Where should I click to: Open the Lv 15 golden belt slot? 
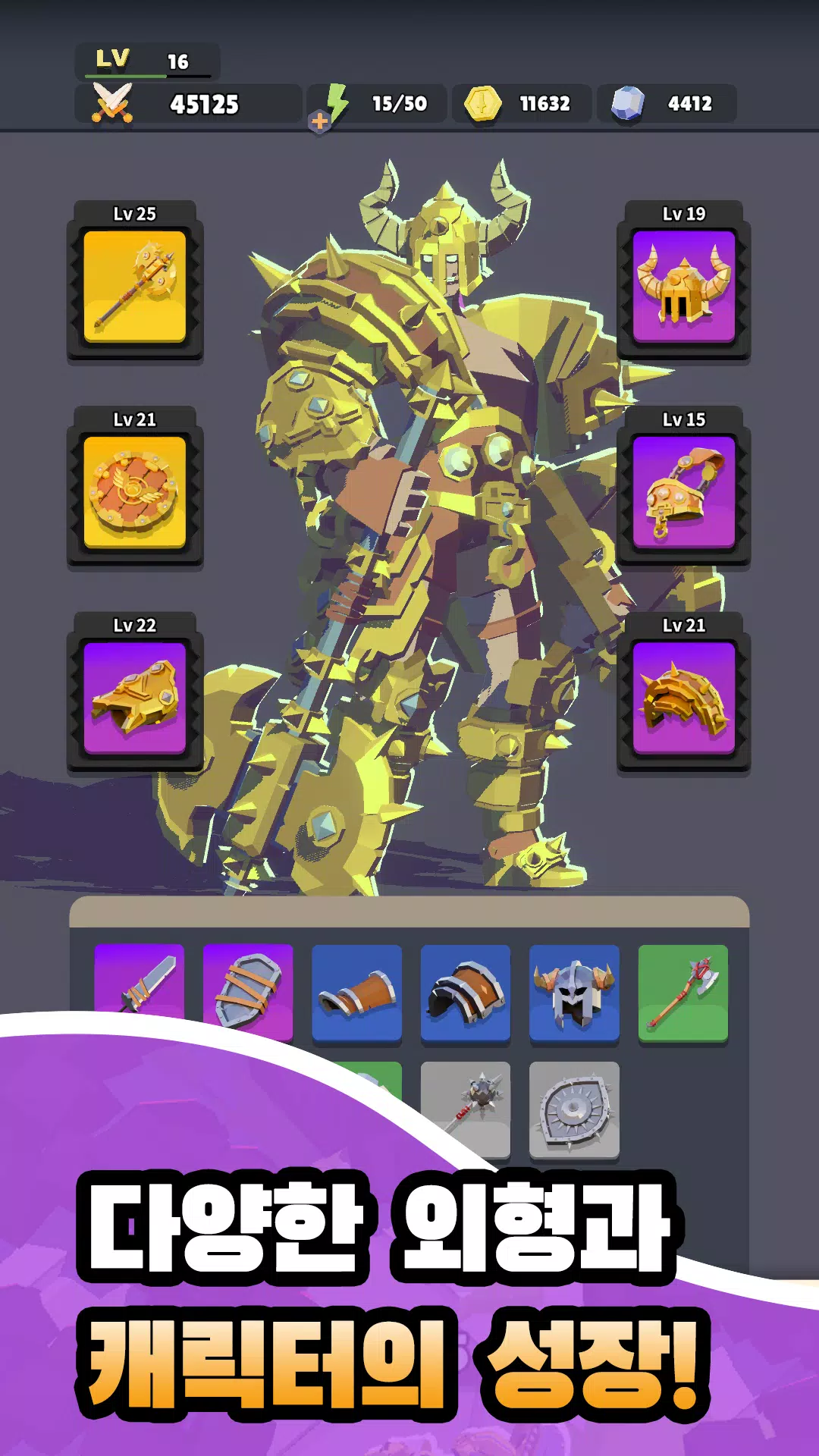[684, 491]
